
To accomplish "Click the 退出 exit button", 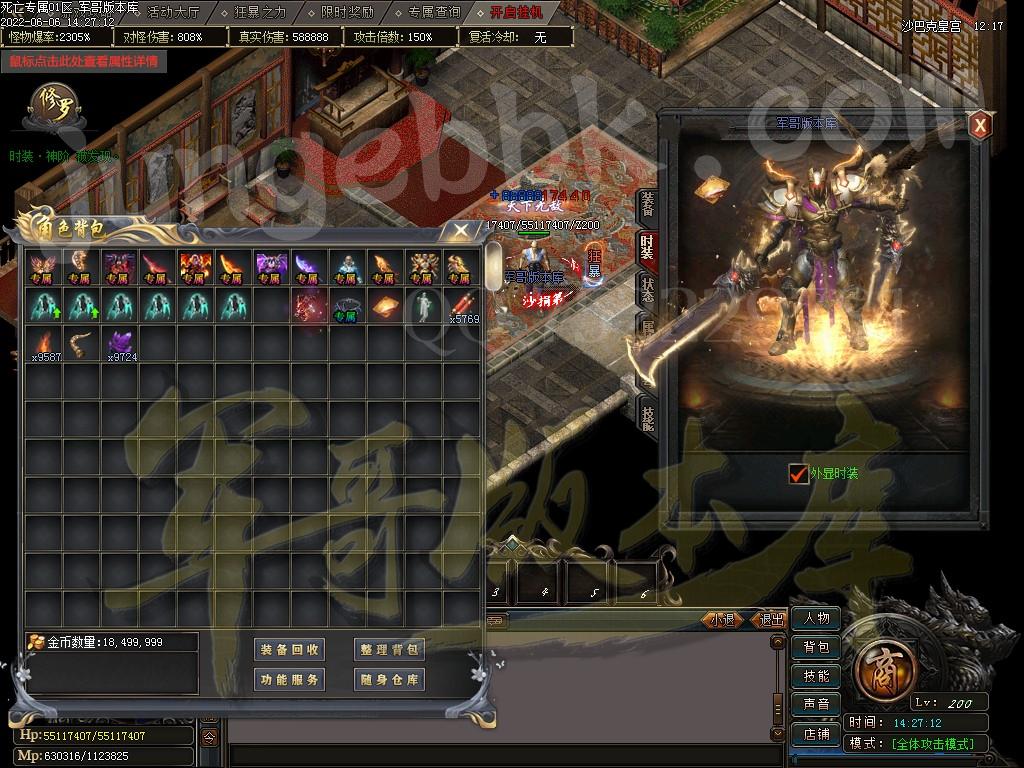I will coord(771,620).
